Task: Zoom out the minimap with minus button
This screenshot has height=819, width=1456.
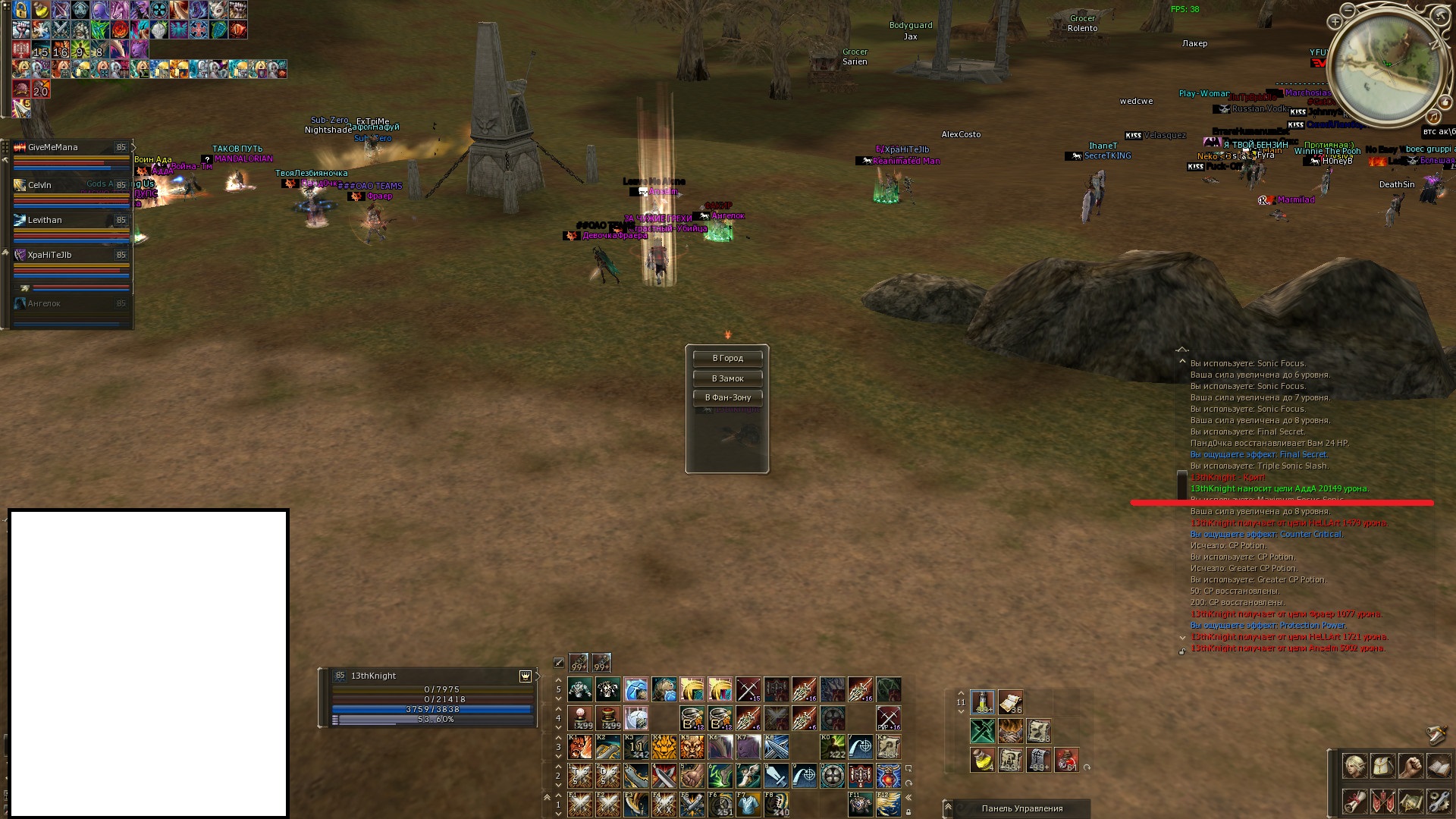Action: (x=1348, y=11)
